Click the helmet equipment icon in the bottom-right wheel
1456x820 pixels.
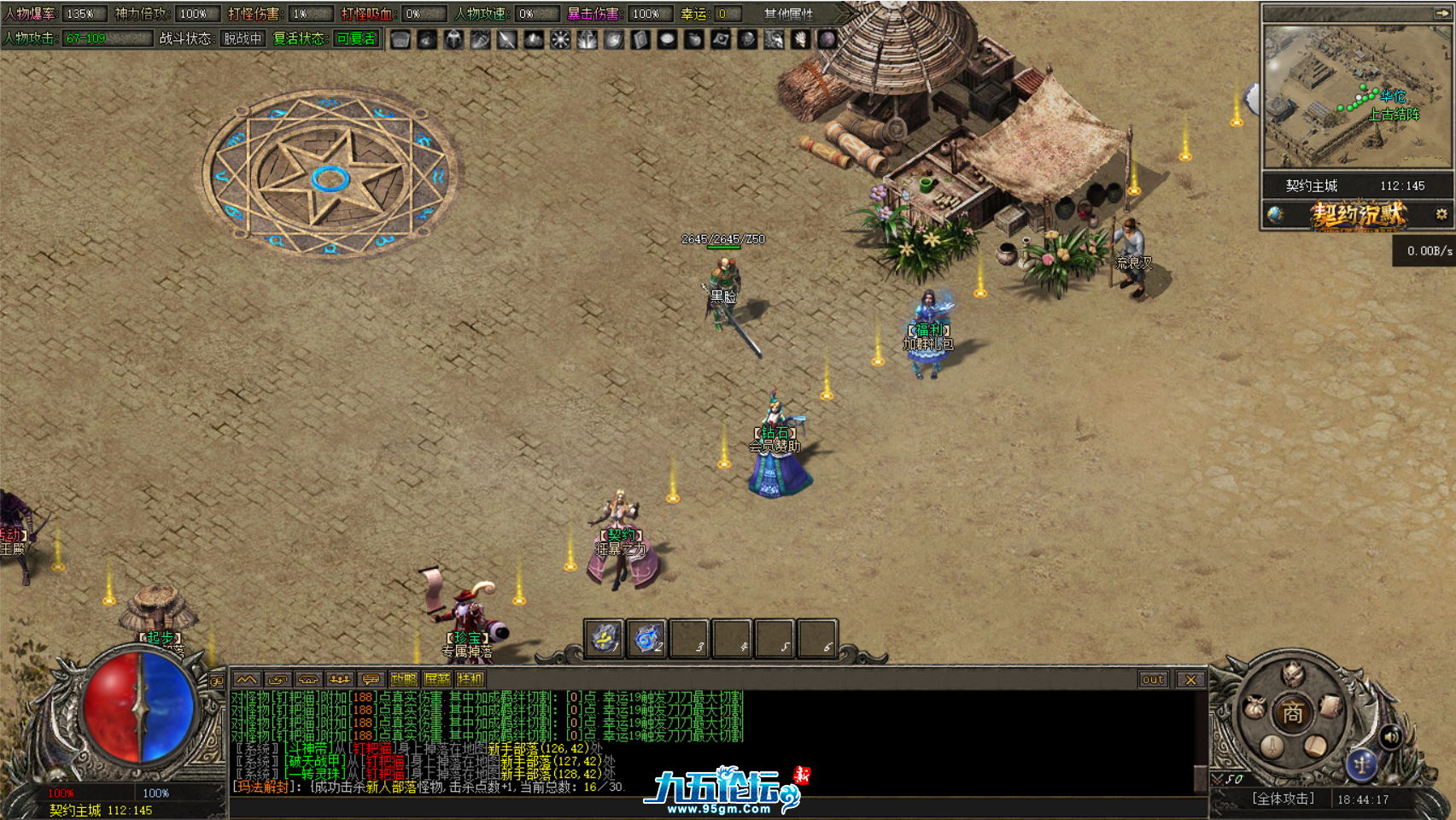(x=1292, y=676)
